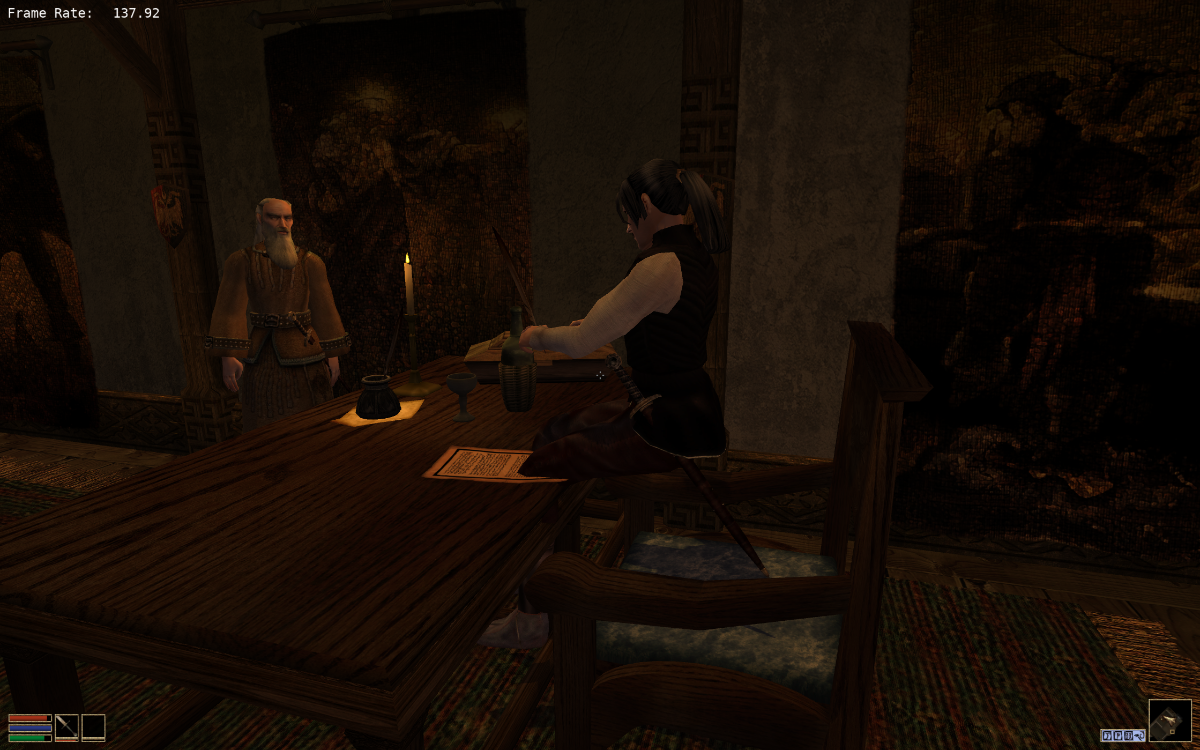Select the equipped sword weapon slot
This screenshot has width=1200, height=750.
point(67,727)
